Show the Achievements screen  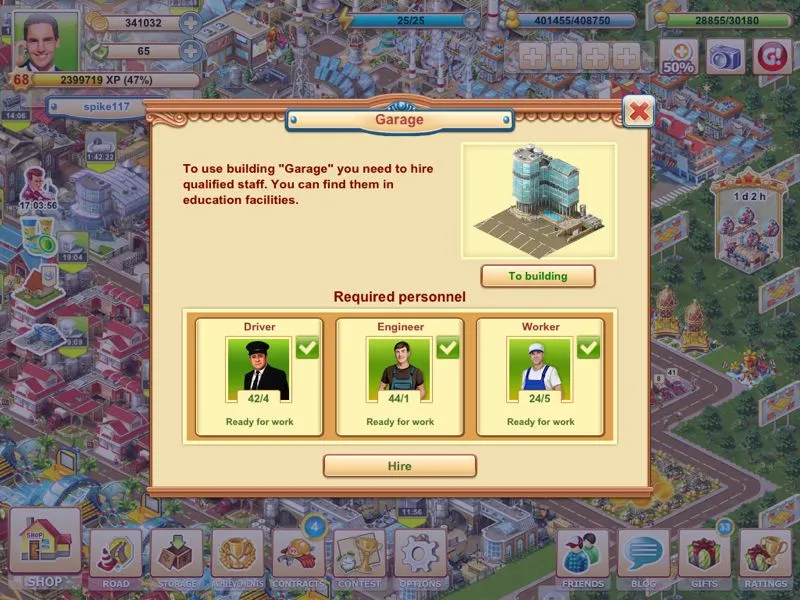pos(237,556)
